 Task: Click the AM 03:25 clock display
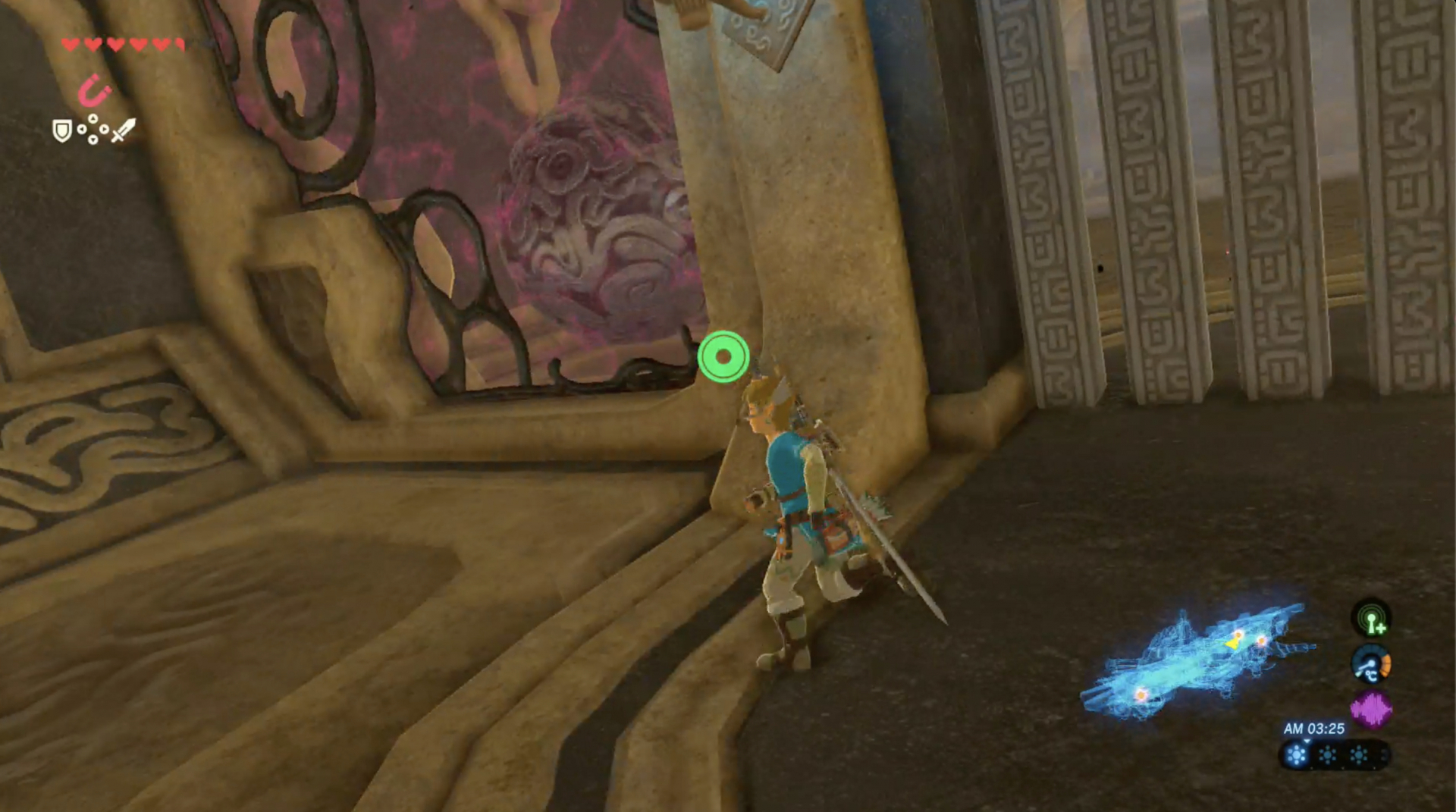click(x=1314, y=727)
